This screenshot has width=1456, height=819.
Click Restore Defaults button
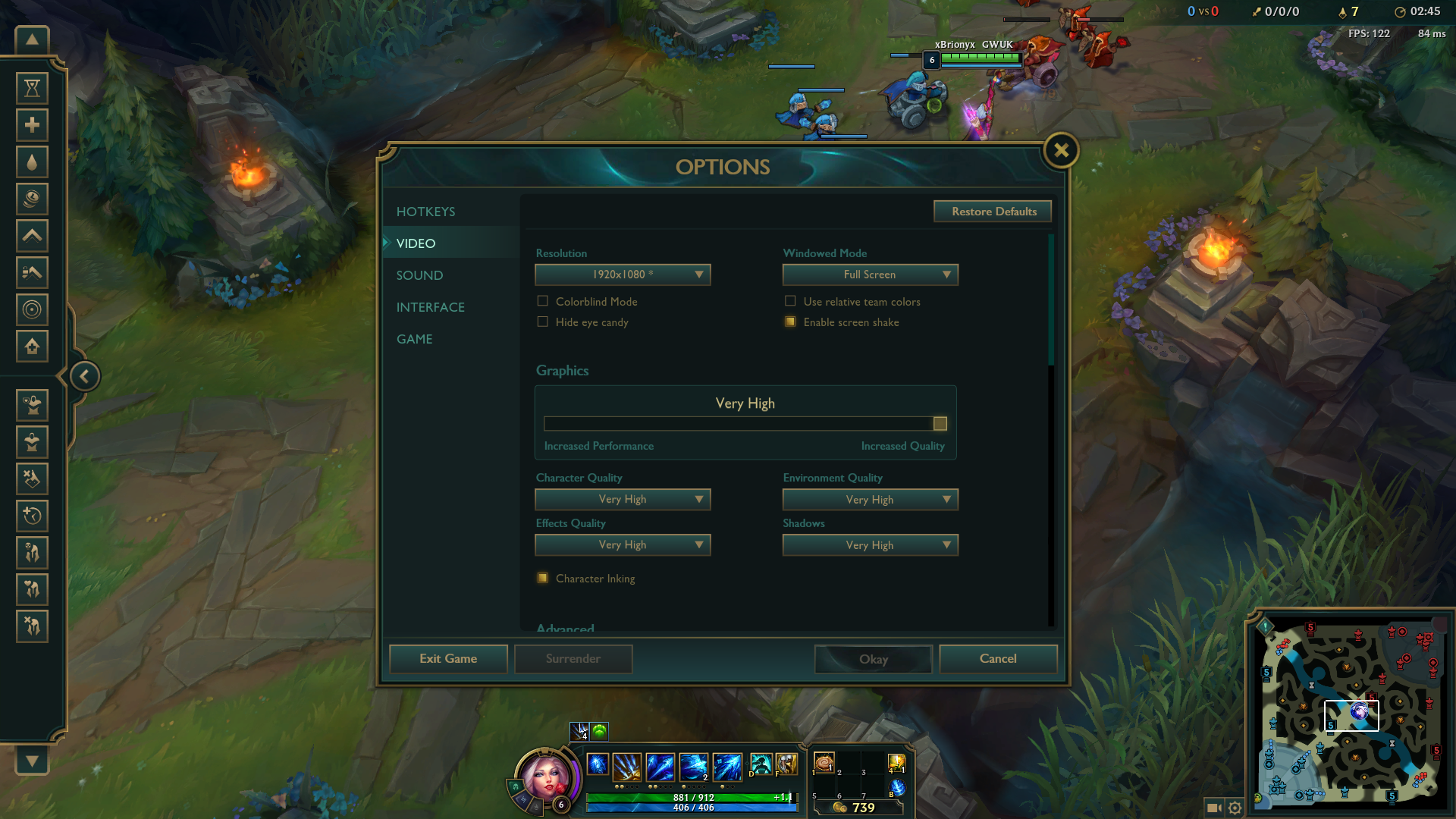[x=993, y=212]
